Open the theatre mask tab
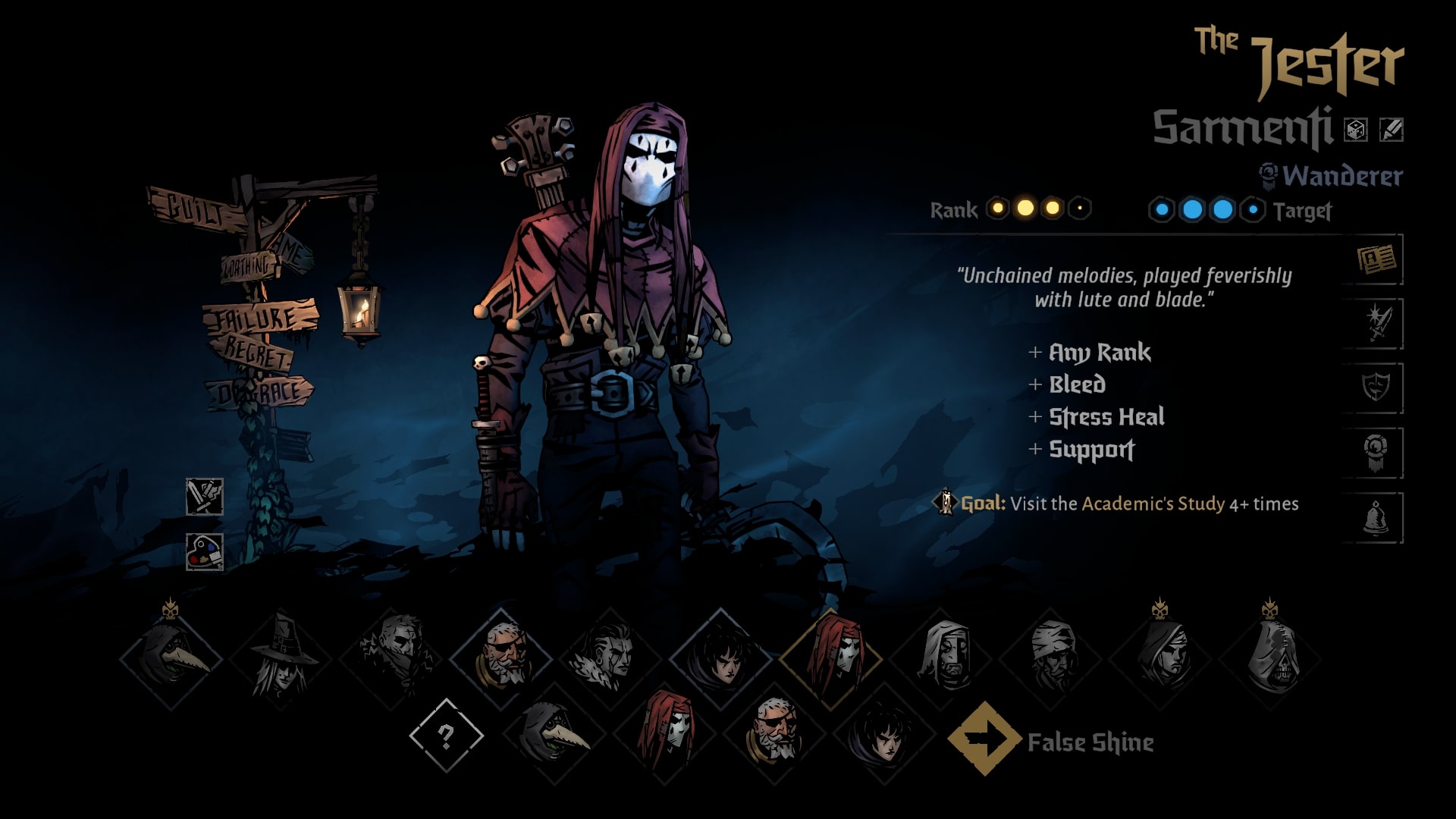 pos(1376,388)
